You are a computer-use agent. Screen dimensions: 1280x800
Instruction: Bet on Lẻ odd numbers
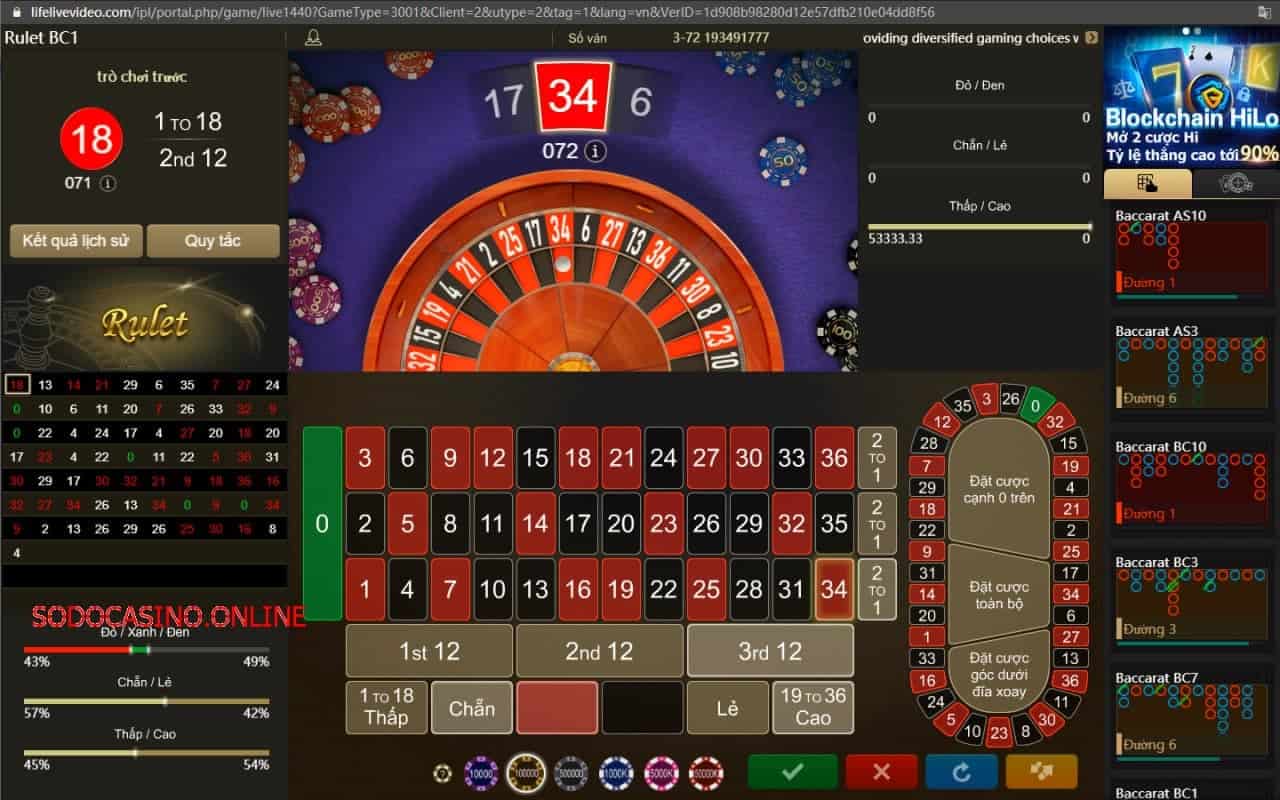(728, 707)
